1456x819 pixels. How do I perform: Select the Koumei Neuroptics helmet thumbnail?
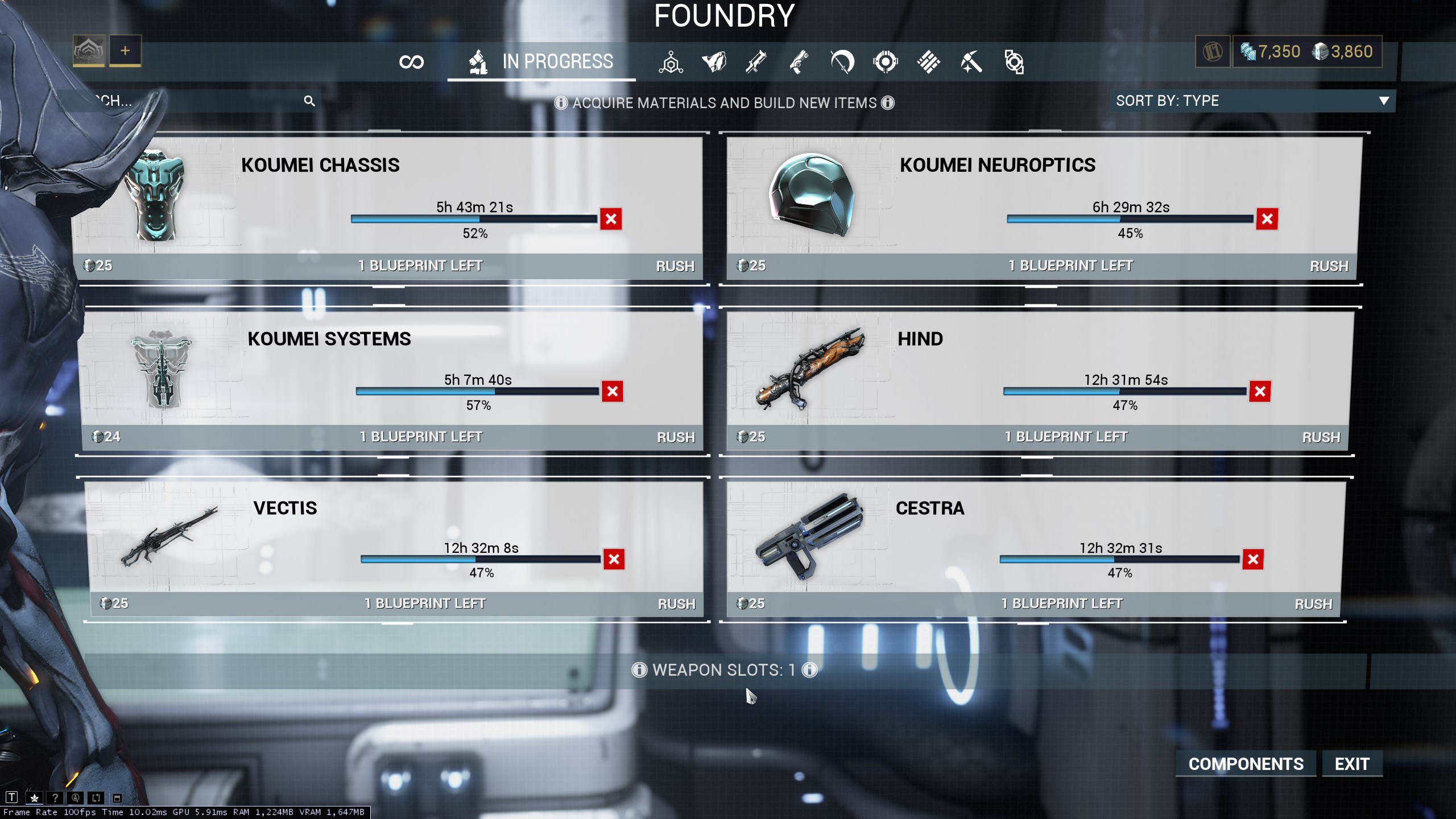tap(812, 195)
